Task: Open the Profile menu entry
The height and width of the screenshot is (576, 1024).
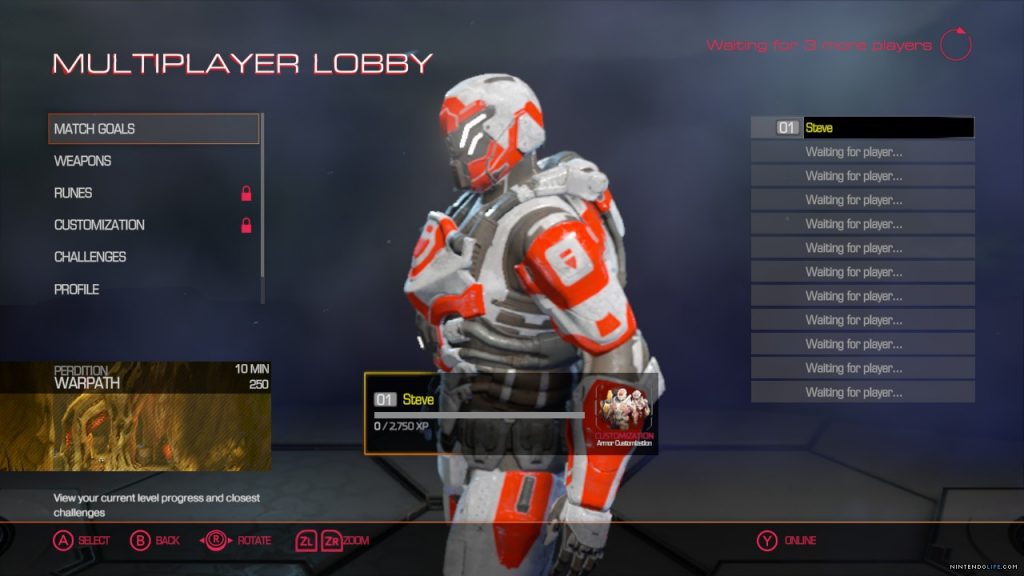Action: point(76,289)
